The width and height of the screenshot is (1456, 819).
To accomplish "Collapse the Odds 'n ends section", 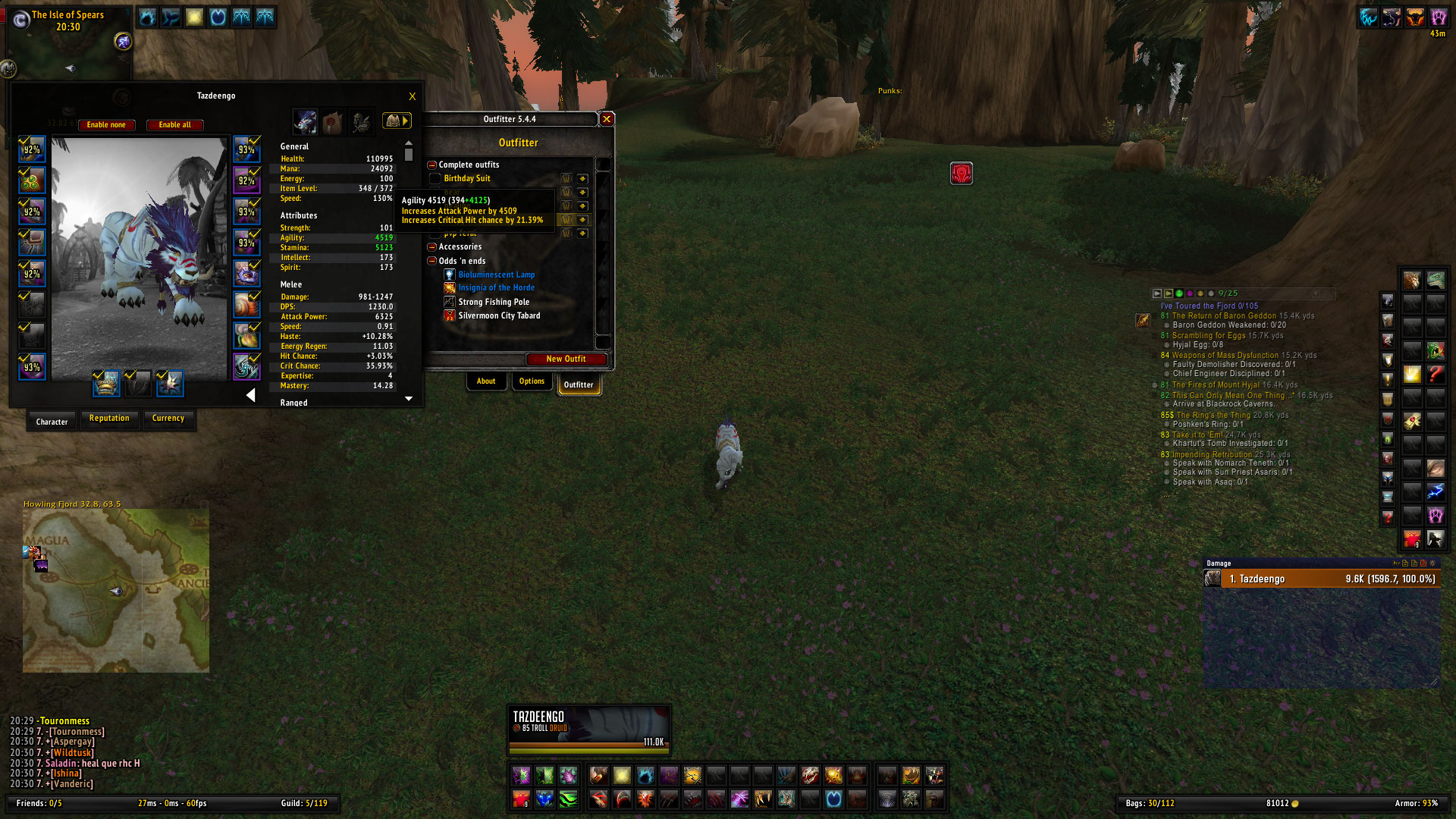I will click(x=431, y=261).
